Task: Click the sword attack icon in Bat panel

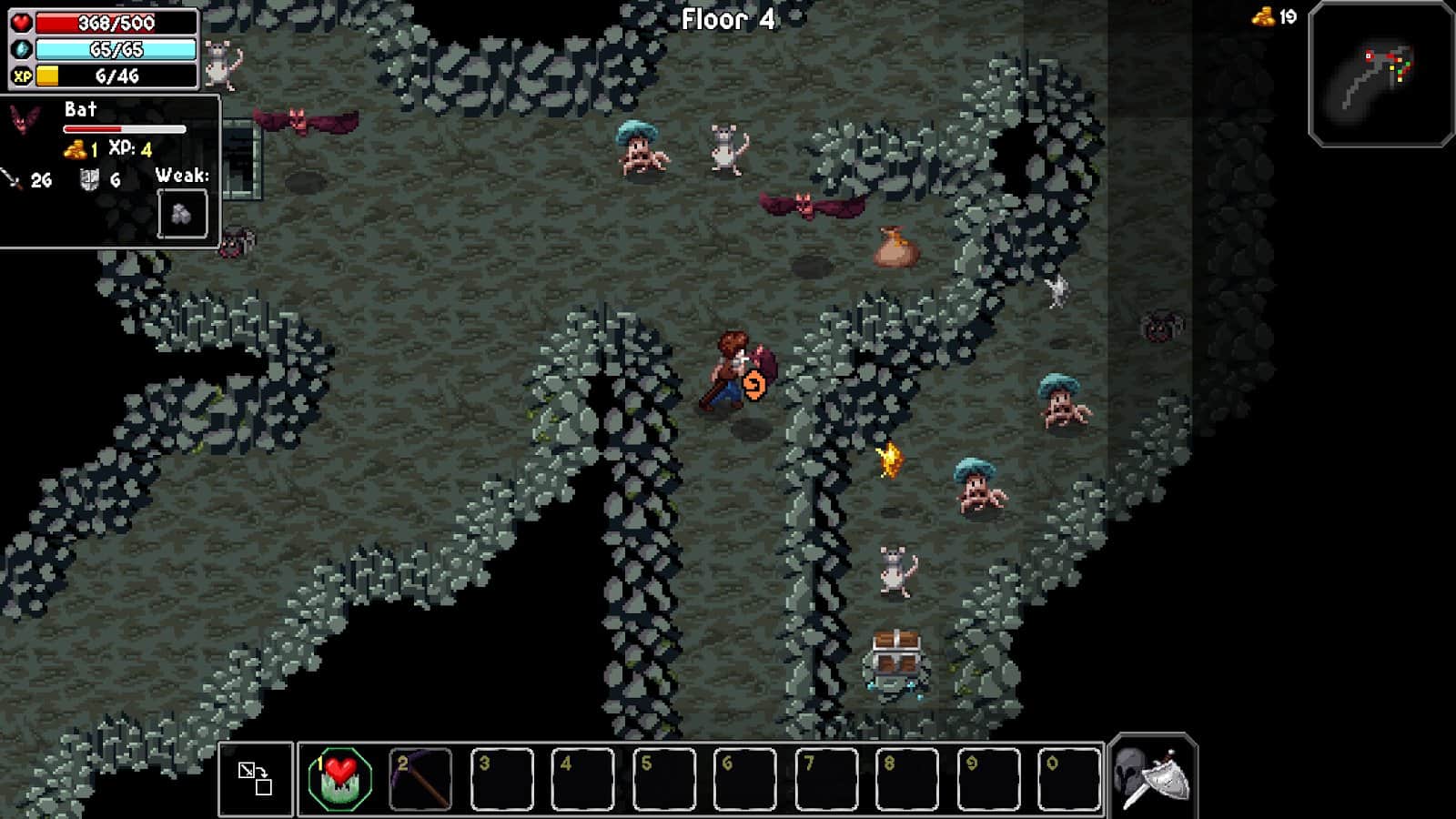Action: [x=12, y=178]
